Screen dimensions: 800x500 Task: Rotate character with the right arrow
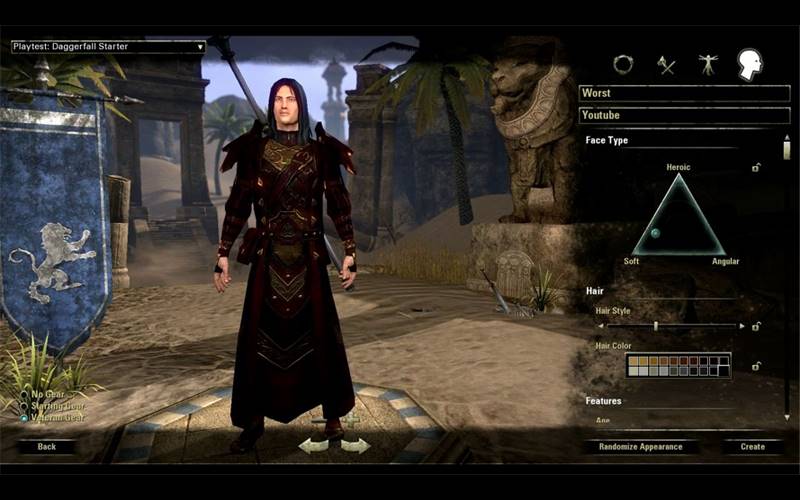click(357, 445)
